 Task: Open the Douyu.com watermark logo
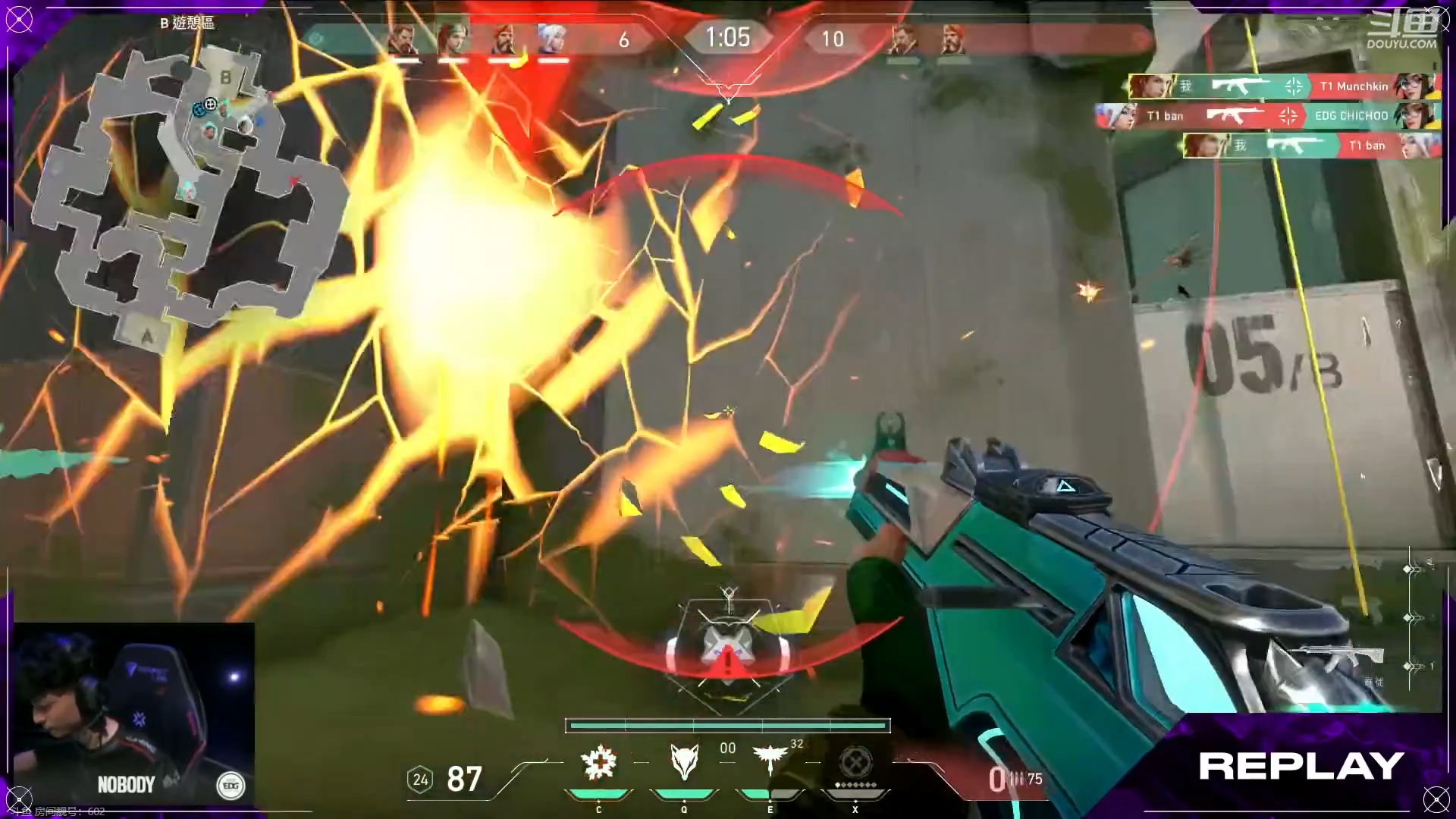click(x=1402, y=32)
